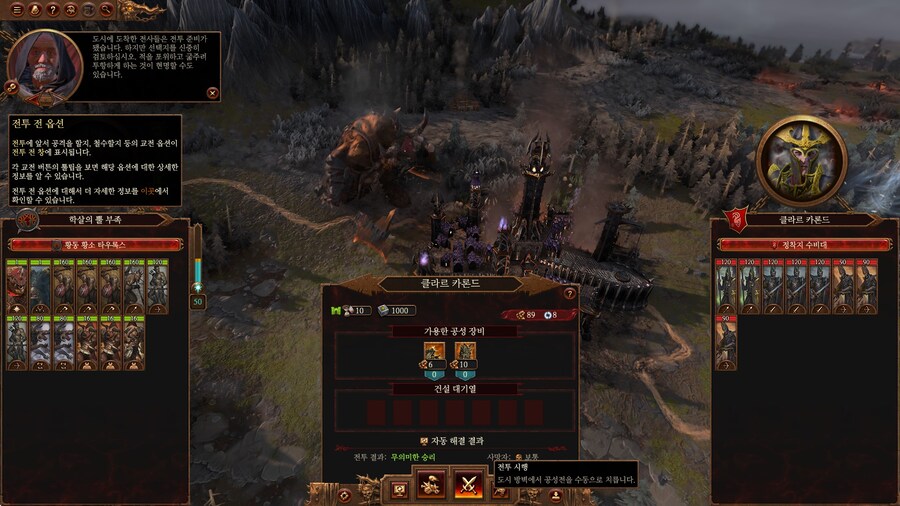Open the main menu hamburger button
This screenshot has width=900, height=506.
click(16, 9)
